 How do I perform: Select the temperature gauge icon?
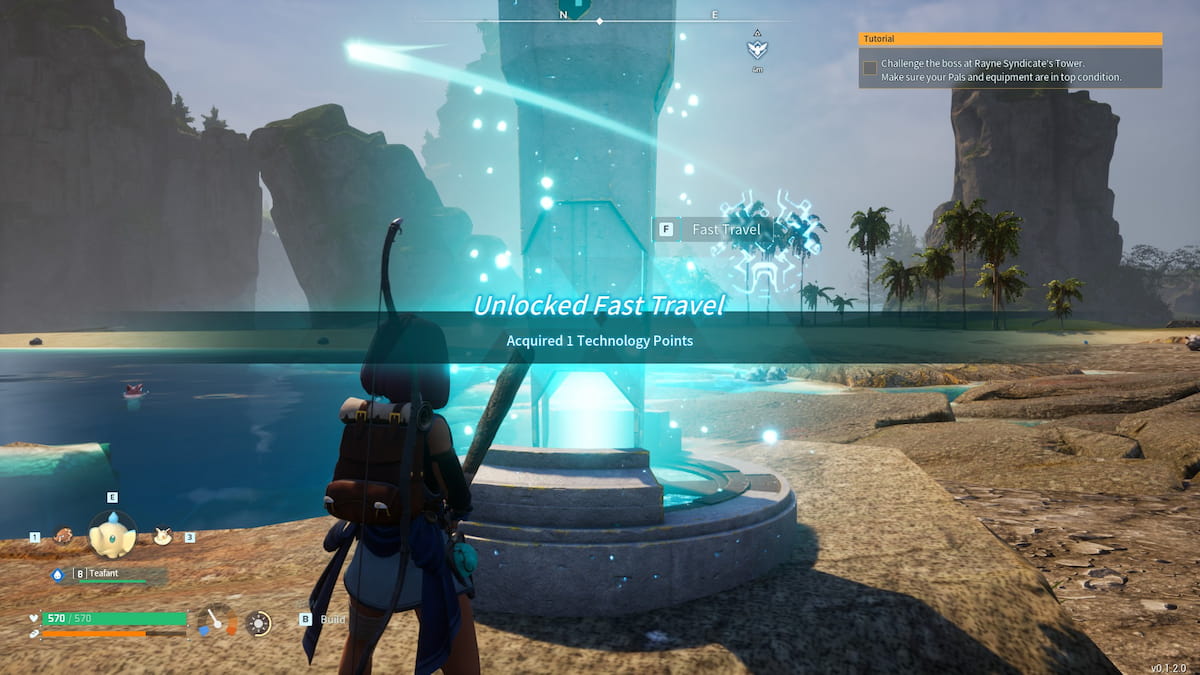coord(216,621)
